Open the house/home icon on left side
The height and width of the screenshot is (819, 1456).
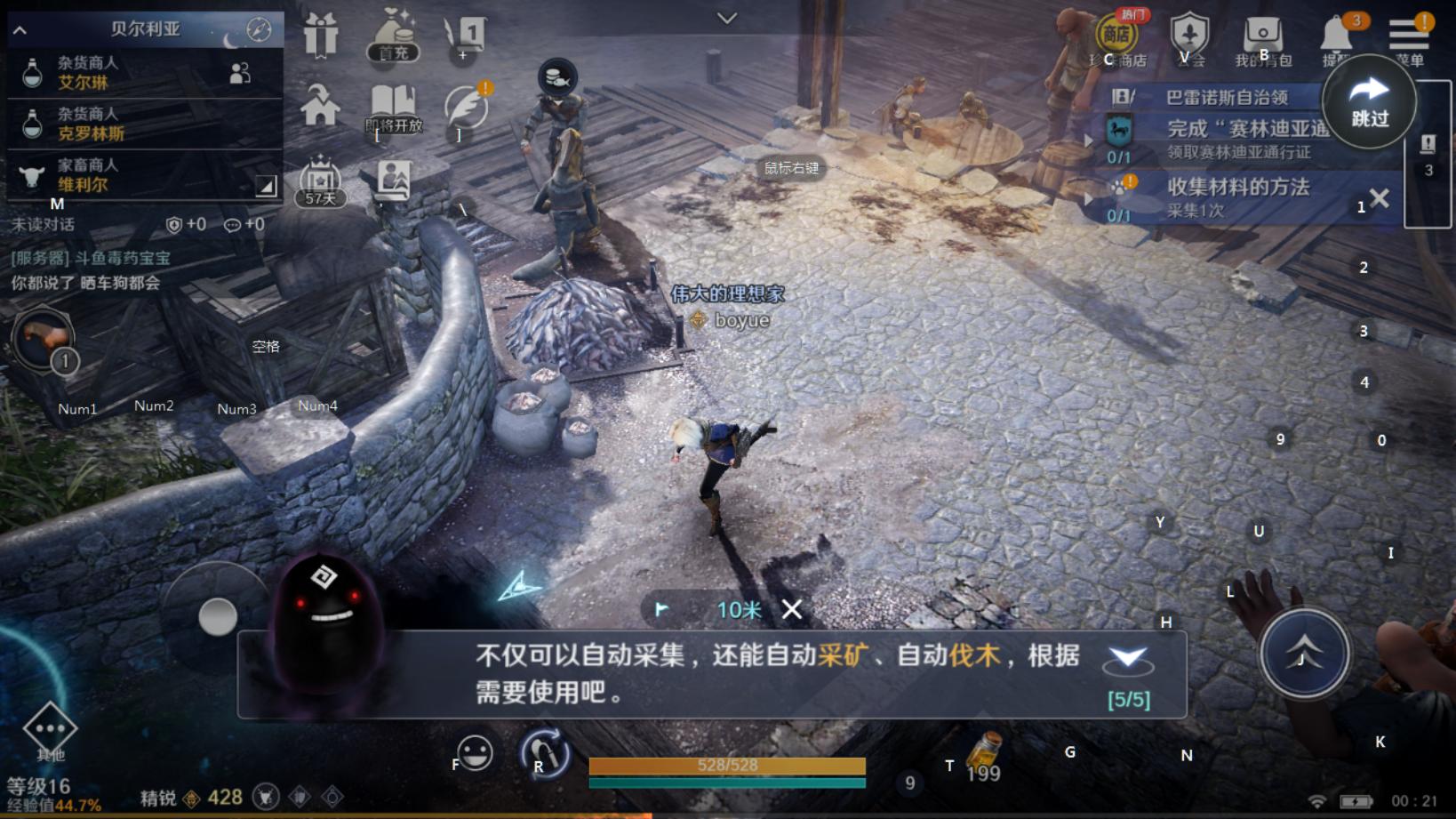click(320, 105)
